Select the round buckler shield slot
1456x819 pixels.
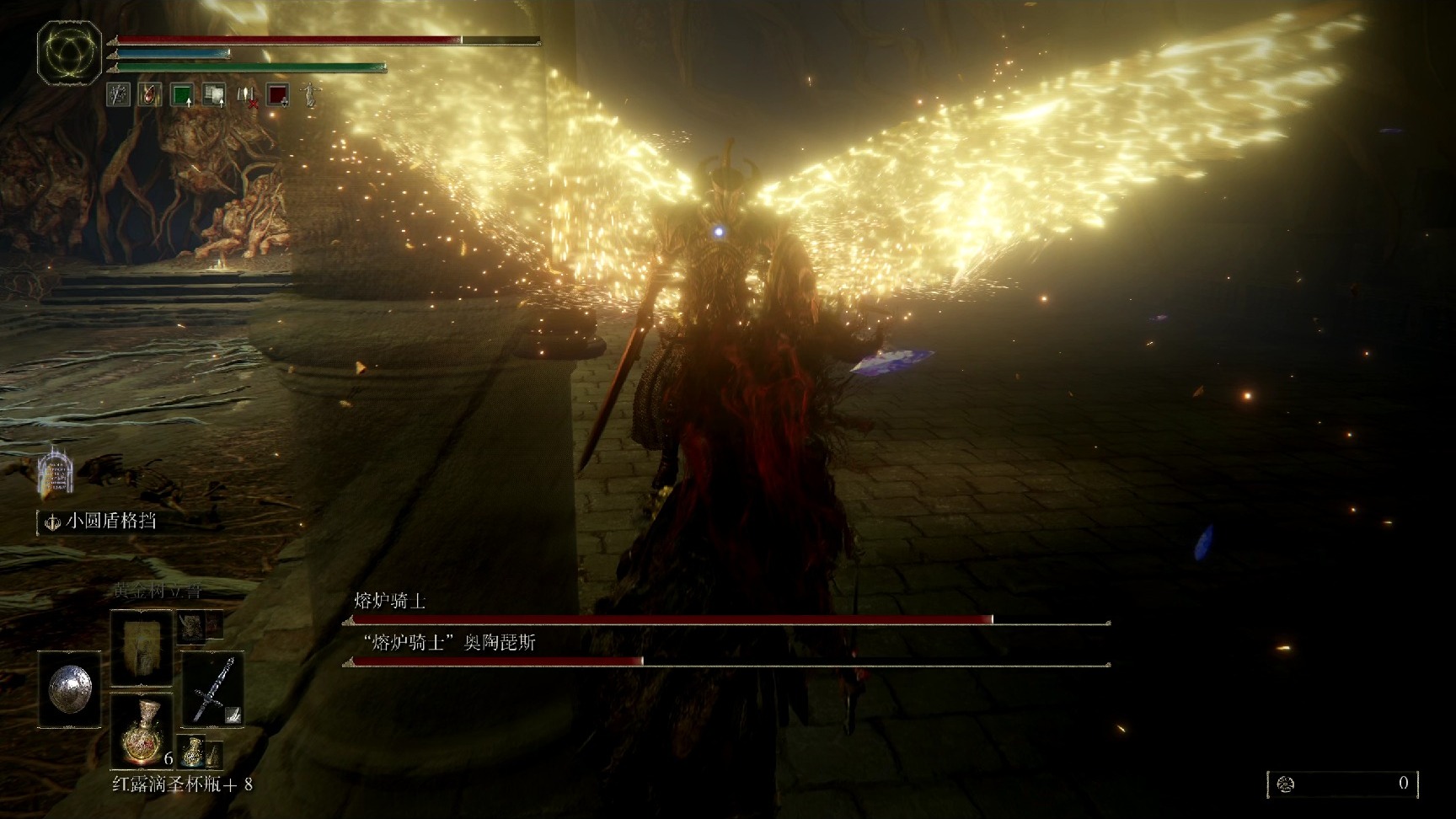coord(70,689)
